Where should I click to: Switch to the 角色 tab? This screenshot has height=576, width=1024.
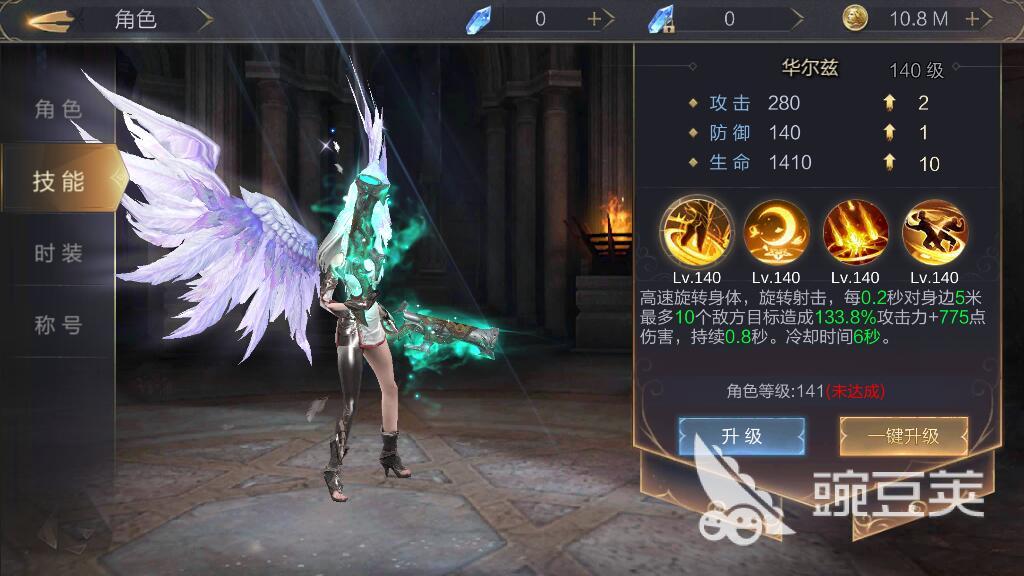tap(58, 109)
